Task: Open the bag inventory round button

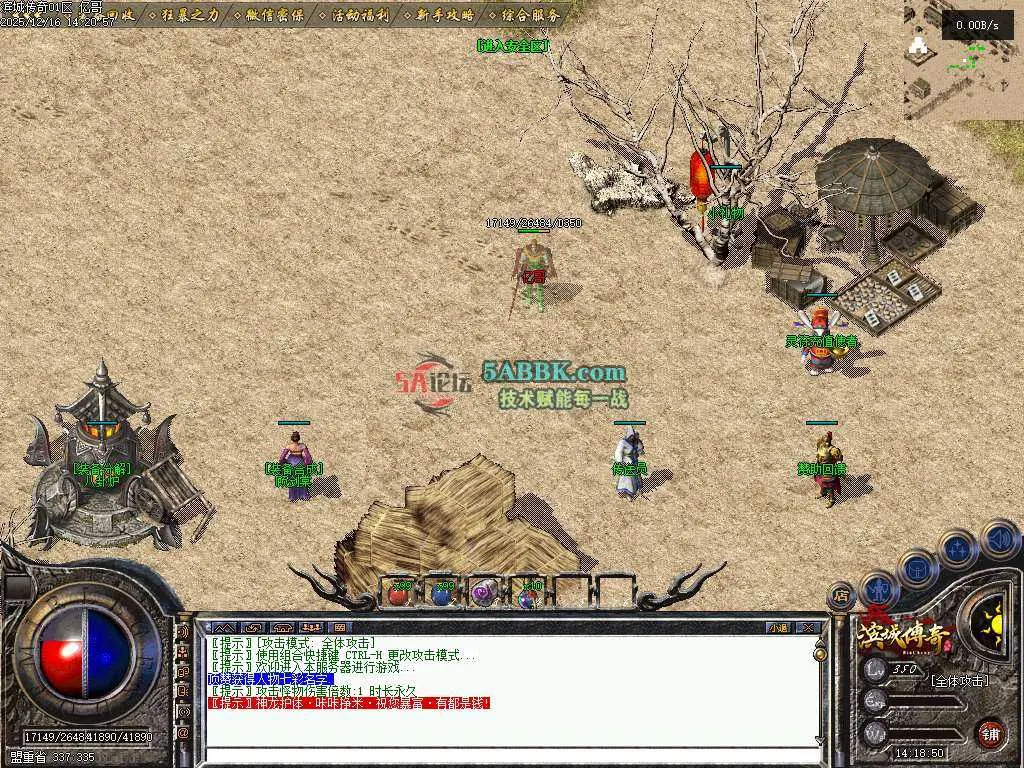Action: pyautogui.click(x=917, y=570)
